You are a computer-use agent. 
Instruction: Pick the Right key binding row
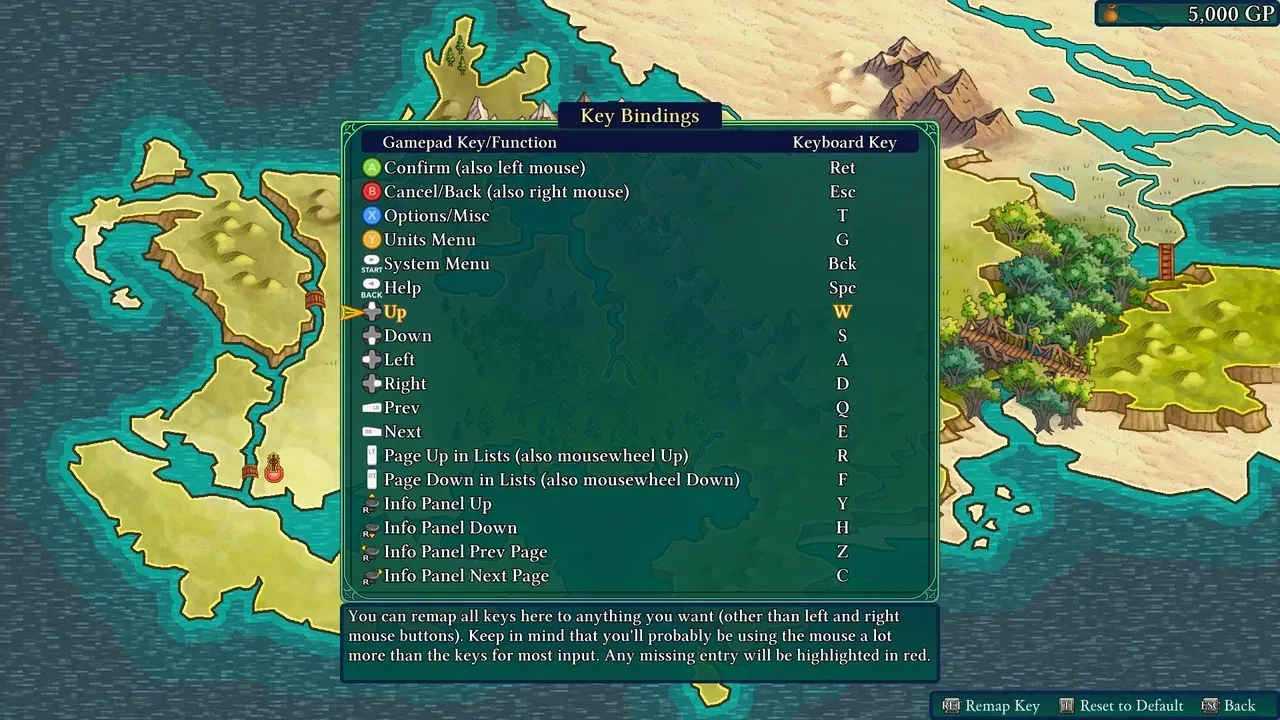point(405,384)
